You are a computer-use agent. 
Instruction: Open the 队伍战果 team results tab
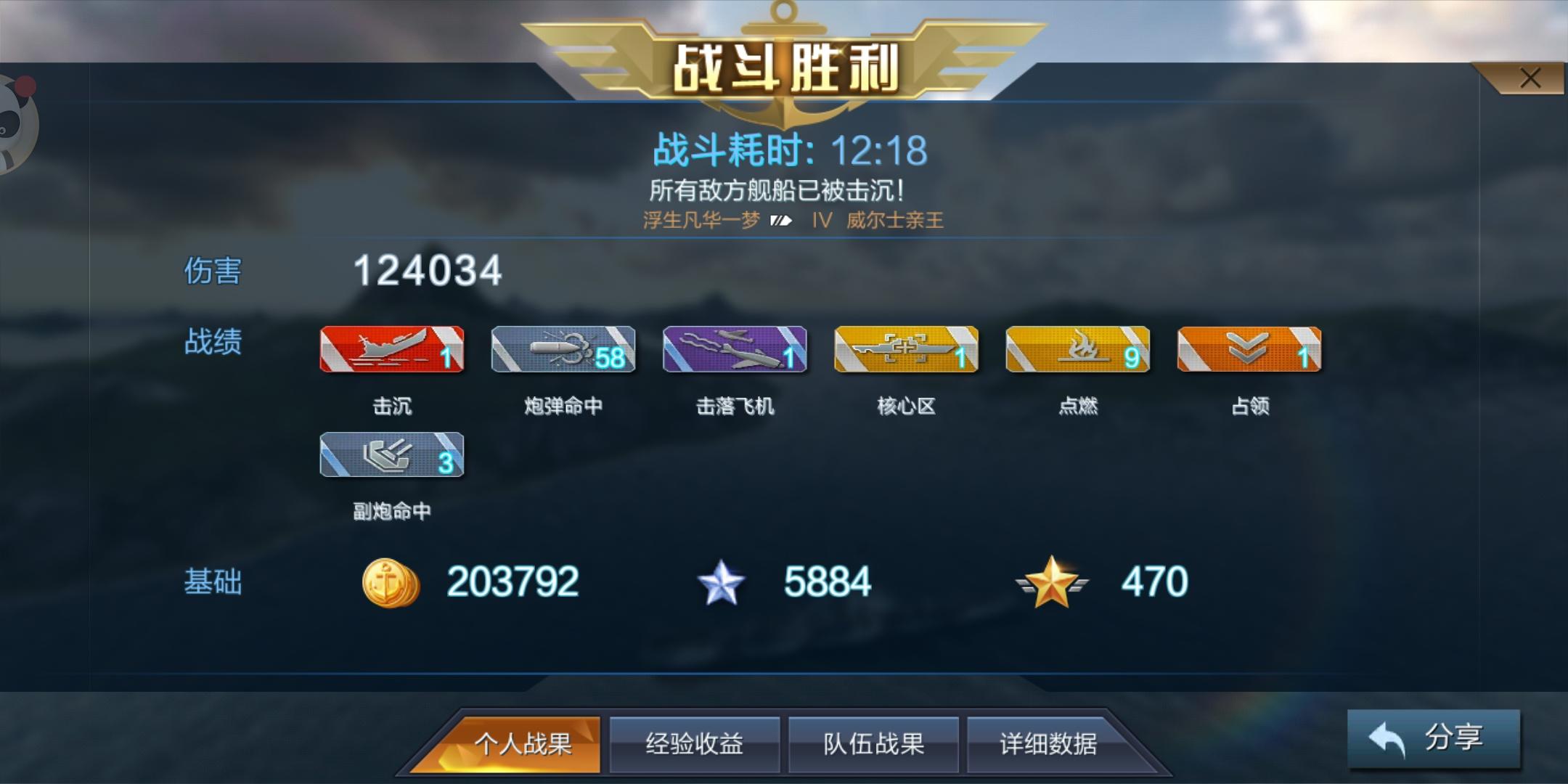(873, 743)
